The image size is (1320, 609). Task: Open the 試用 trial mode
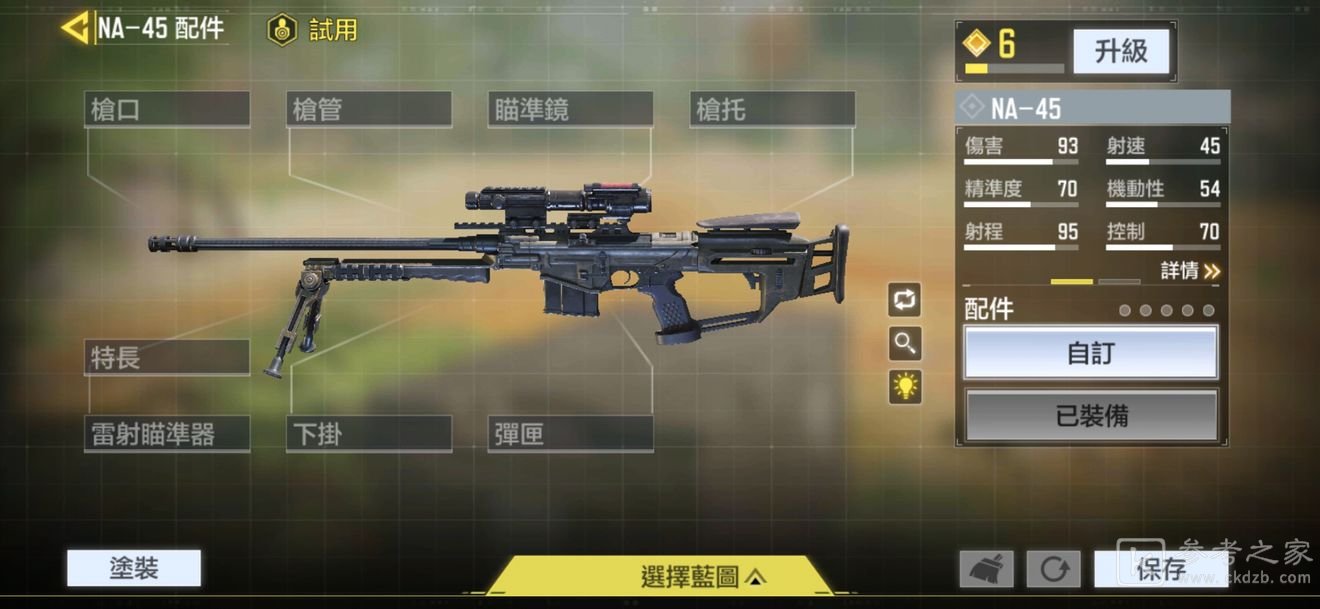[313, 30]
